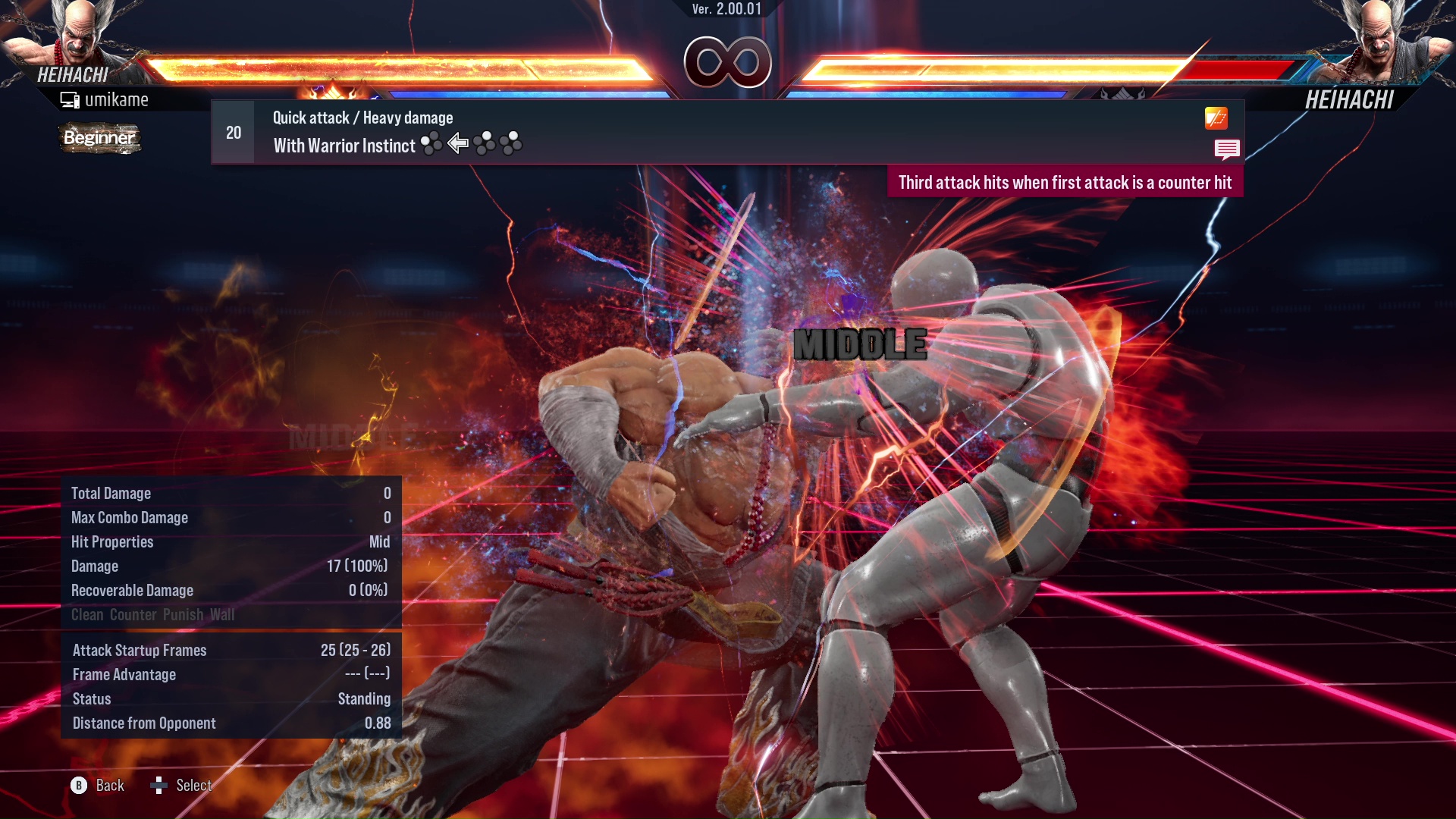This screenshot has width=1456, height=819.
Task: Select the Beginner rank emblem
Action: 99,138
